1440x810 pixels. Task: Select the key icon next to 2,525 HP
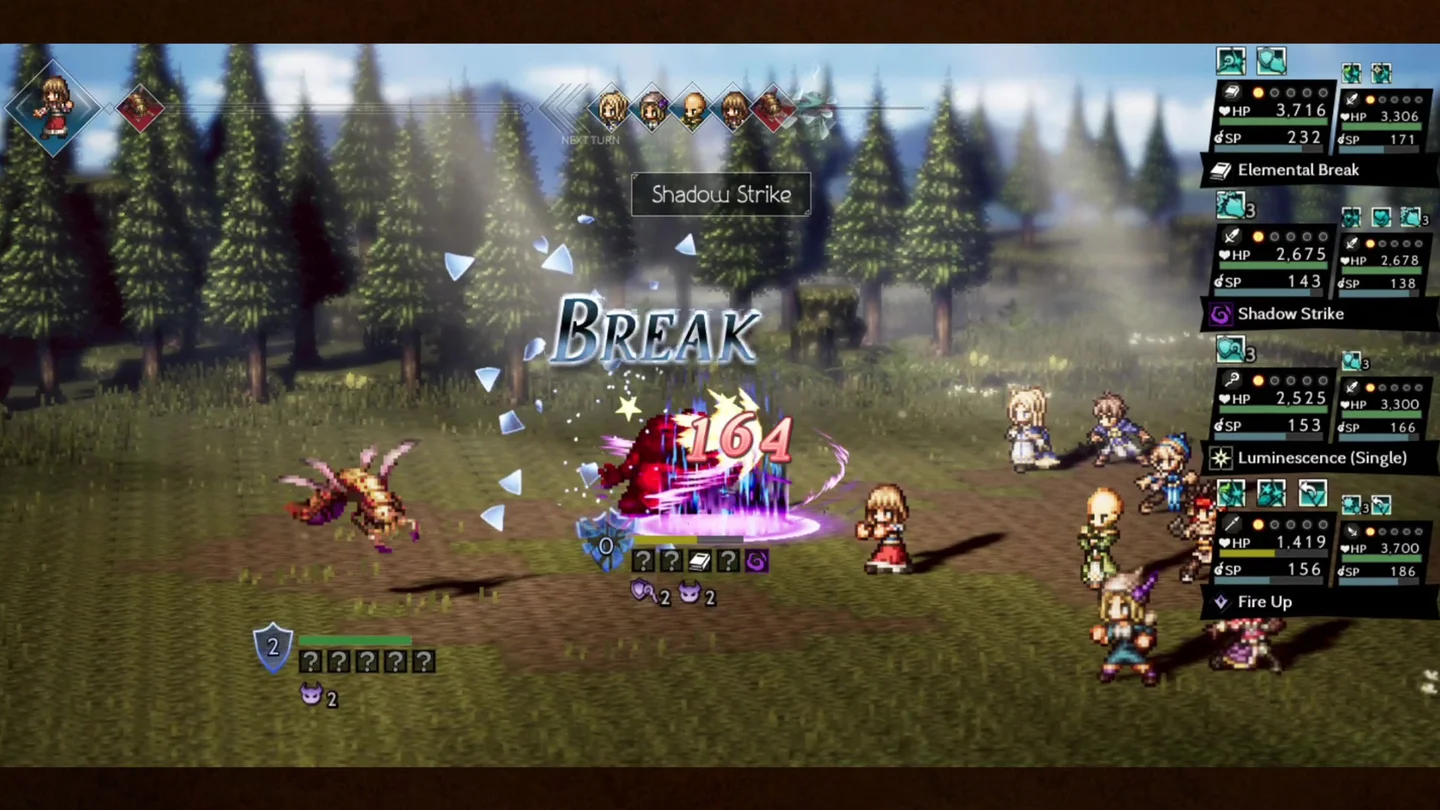tap(1230, 379)
